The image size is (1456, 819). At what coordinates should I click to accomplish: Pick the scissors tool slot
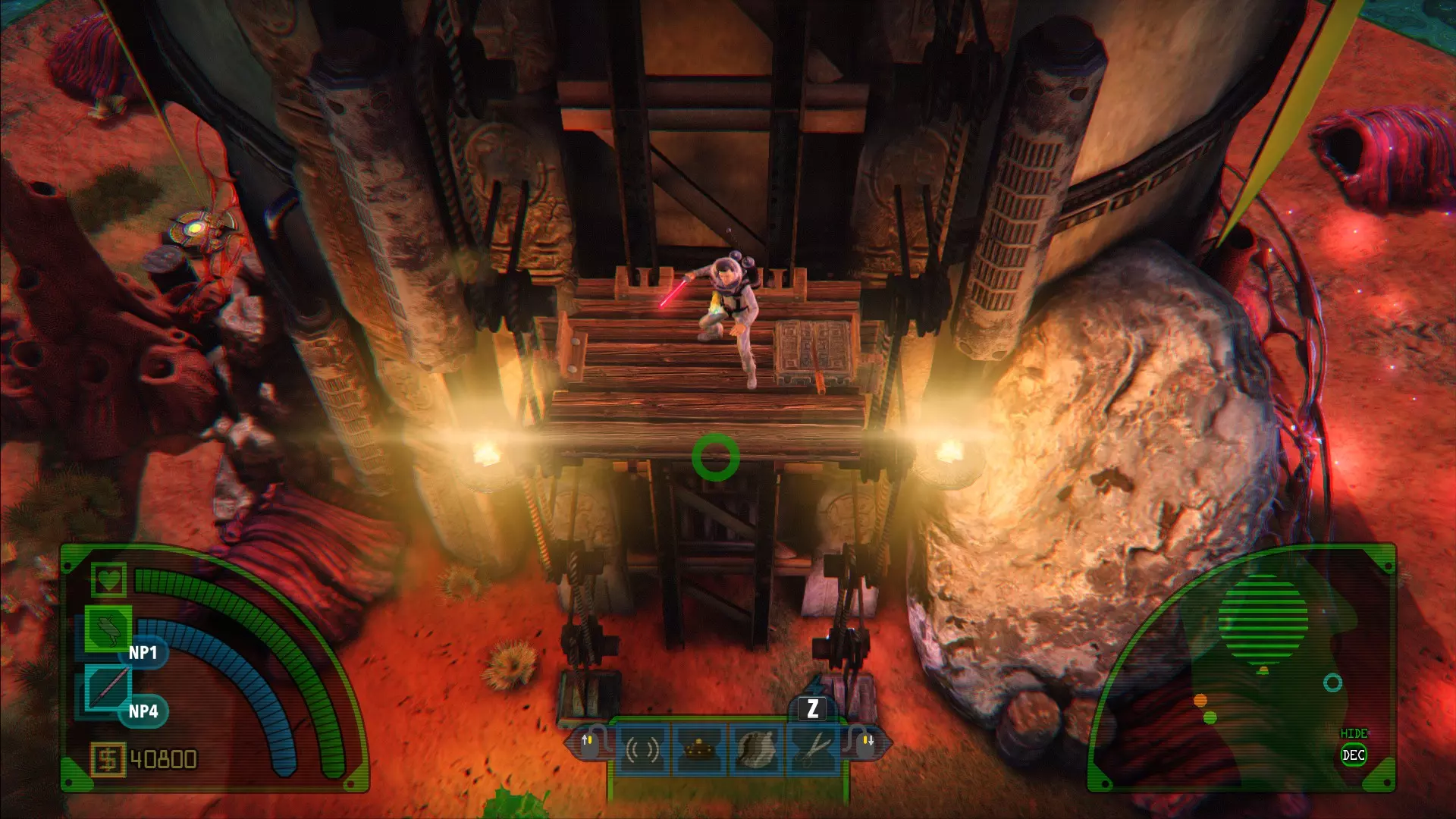click(813, 749)
